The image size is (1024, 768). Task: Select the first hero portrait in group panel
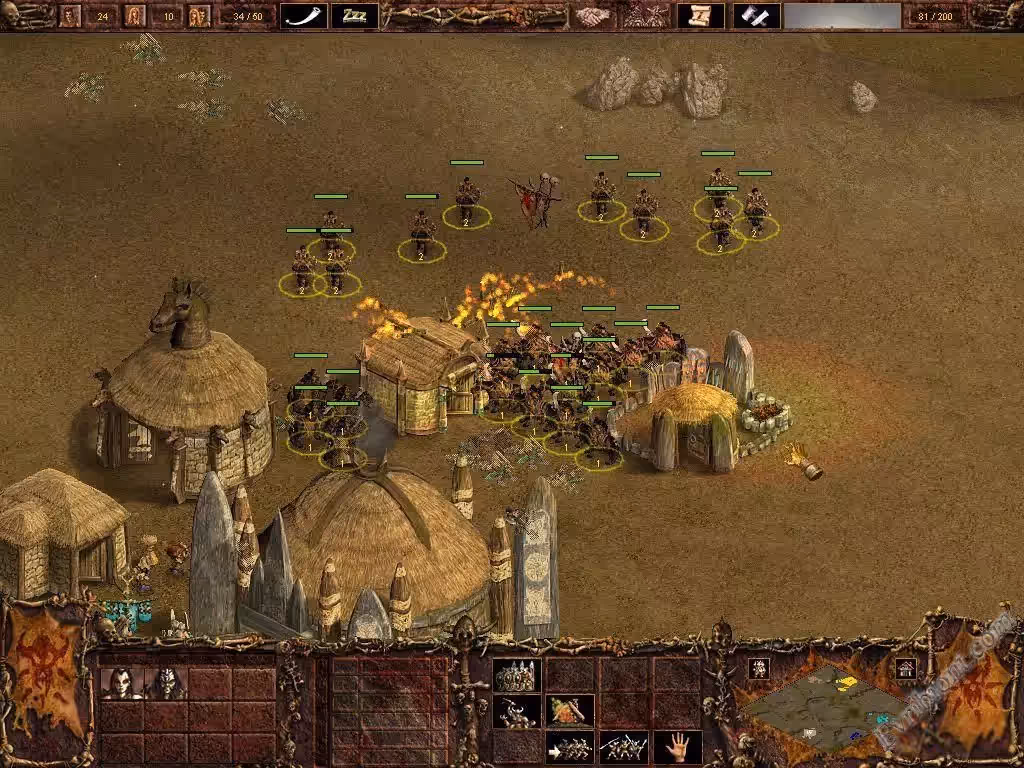[121, 683]
